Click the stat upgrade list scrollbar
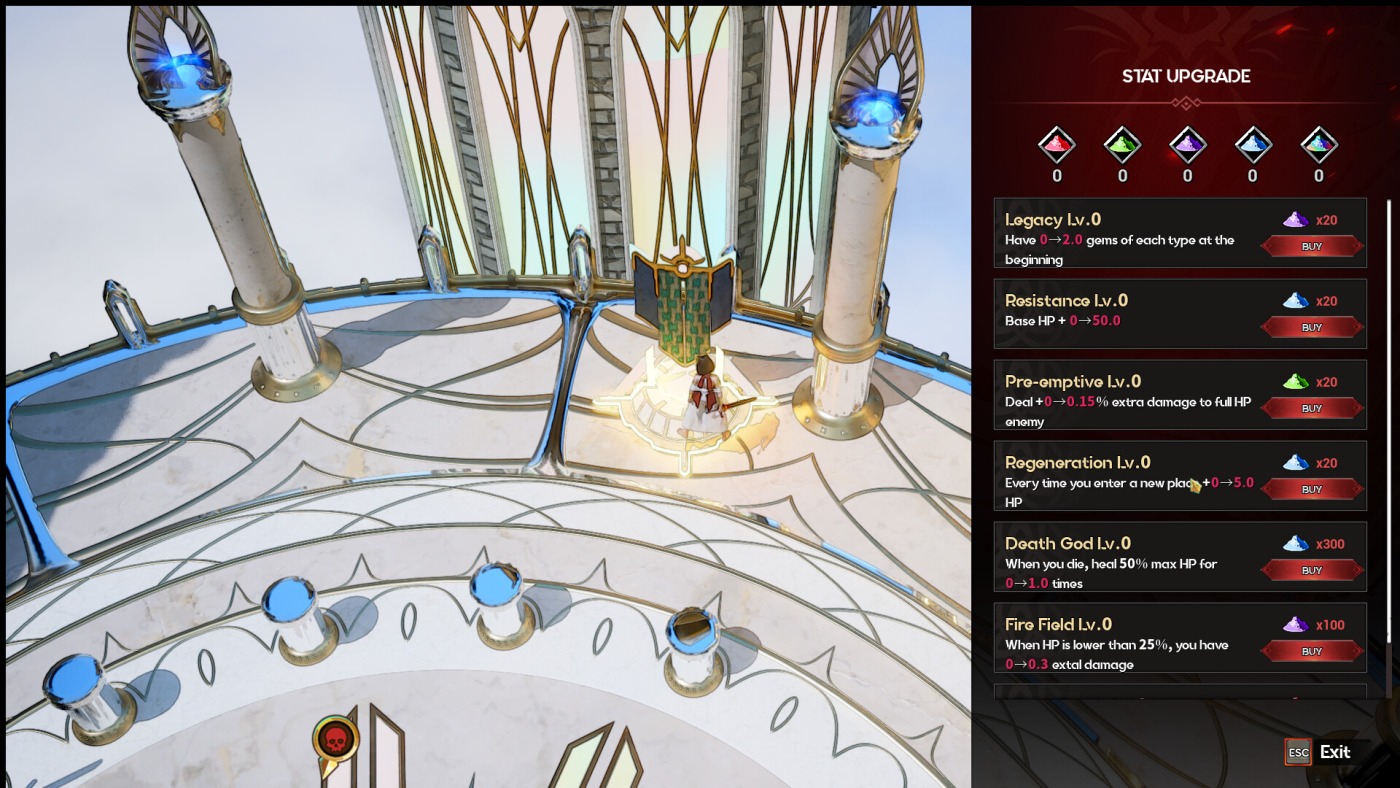1400x788 pixels. coord(1388,420)
